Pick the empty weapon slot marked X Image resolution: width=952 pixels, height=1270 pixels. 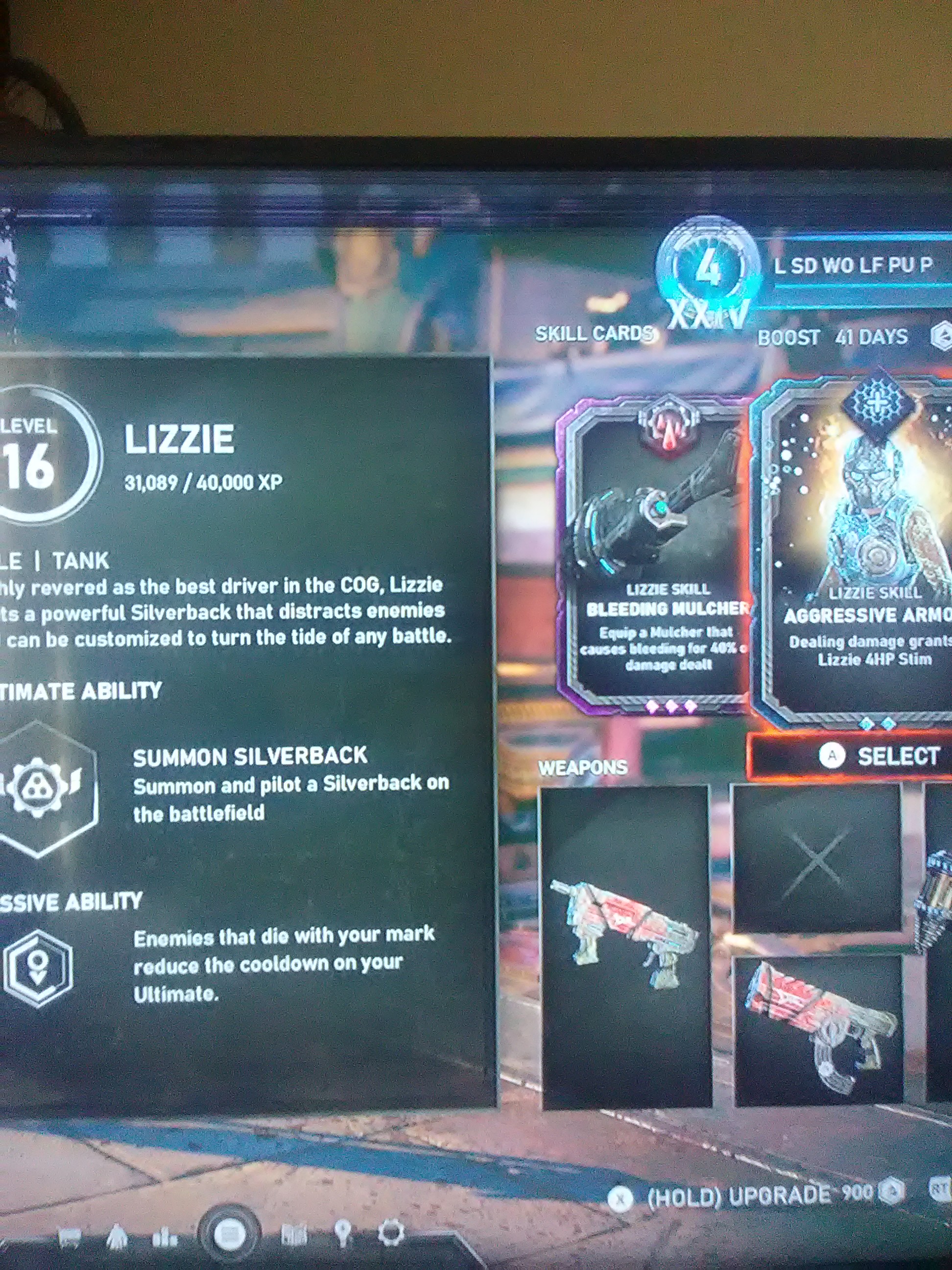pyautogui.click(x=816, y=858)
